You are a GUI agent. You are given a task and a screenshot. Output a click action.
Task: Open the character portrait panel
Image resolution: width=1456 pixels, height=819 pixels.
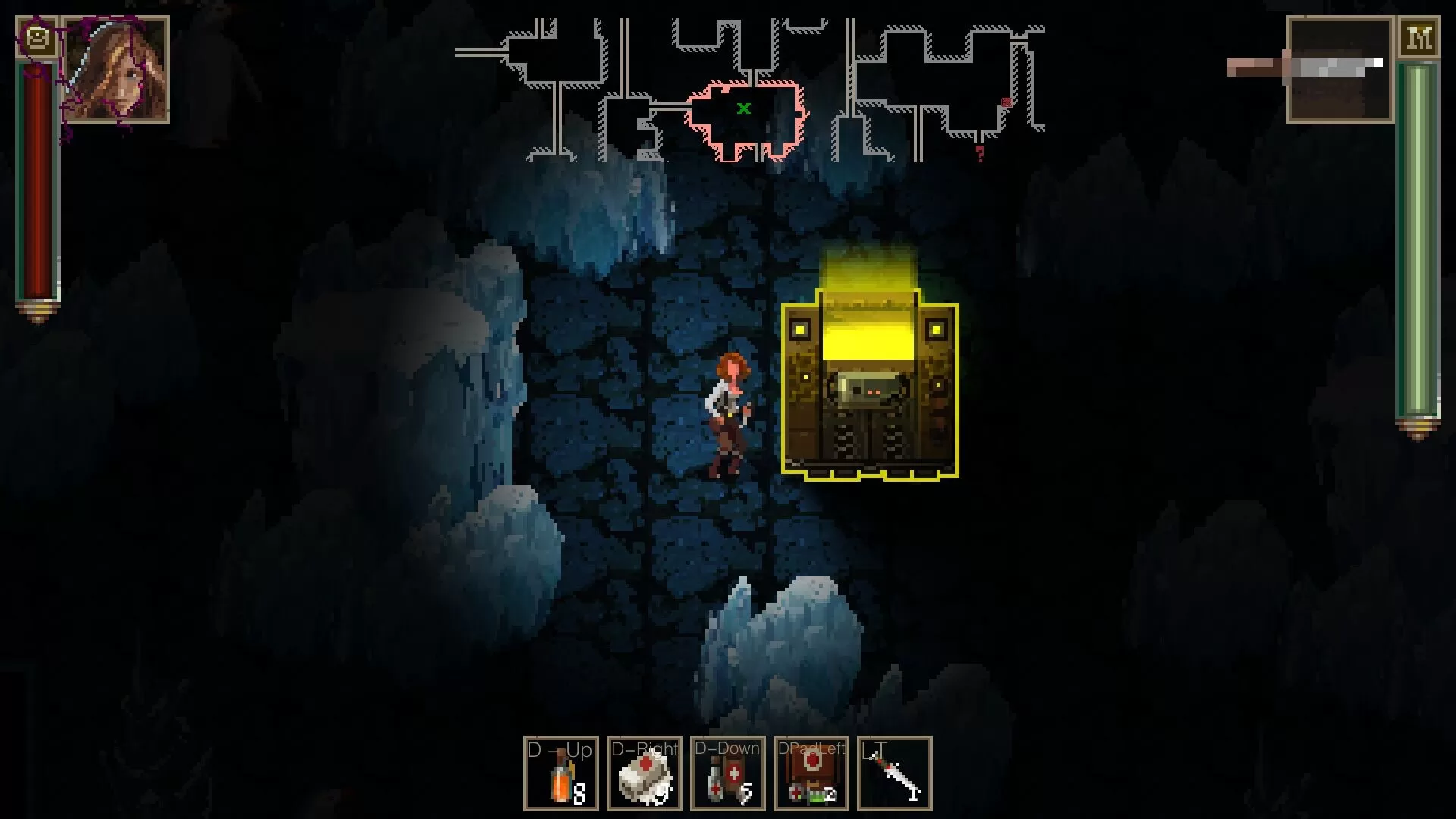[x=115, y=70]
